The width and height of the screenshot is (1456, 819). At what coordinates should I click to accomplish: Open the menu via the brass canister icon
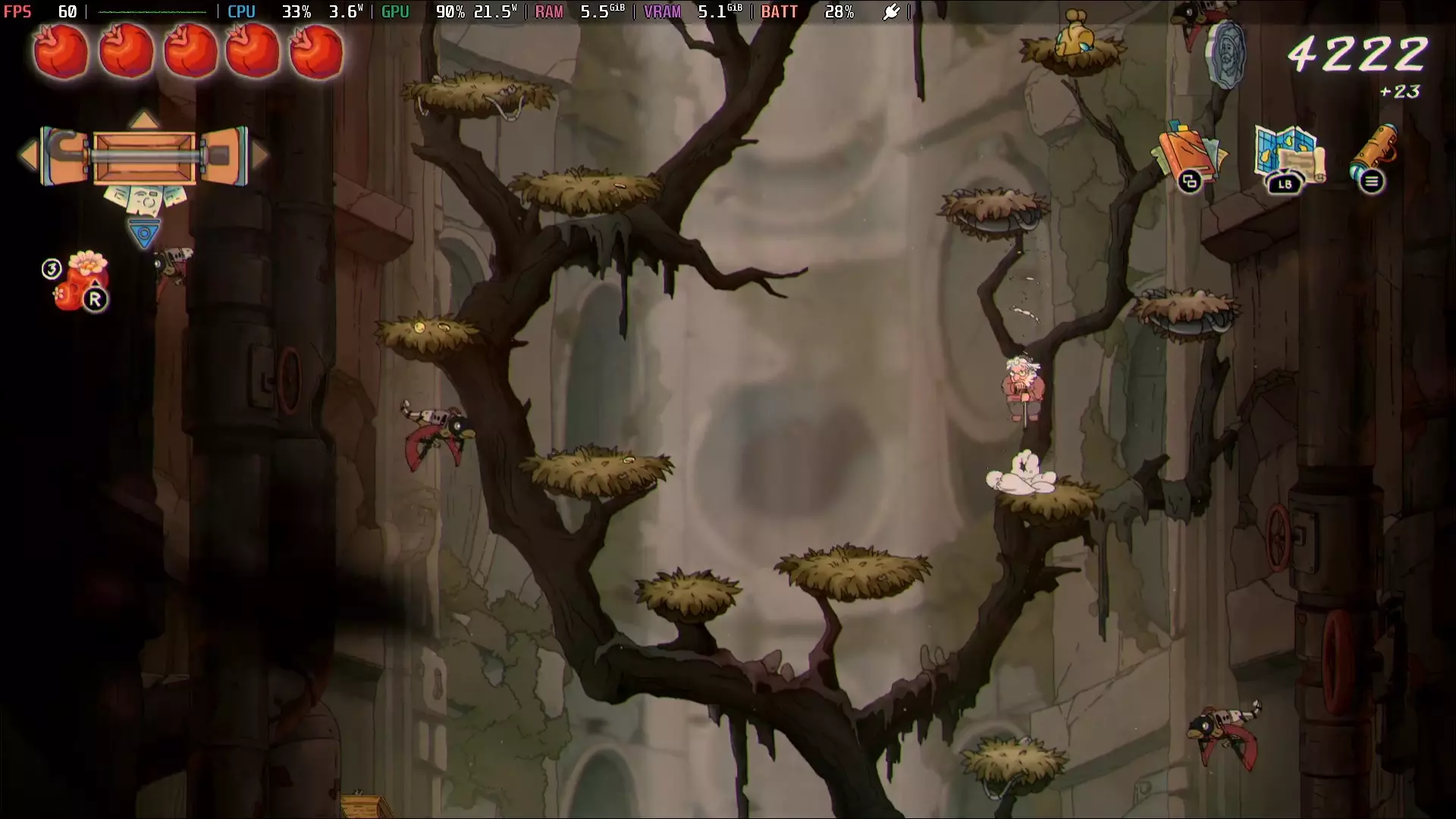[x=1373, y=155]
